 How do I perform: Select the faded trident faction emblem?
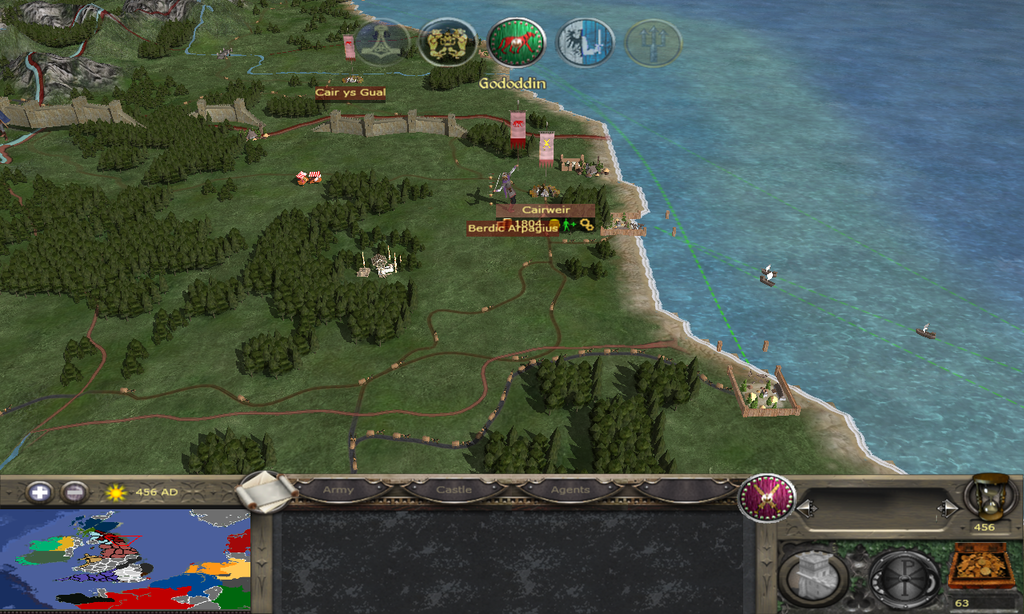[x=652, y=43]
